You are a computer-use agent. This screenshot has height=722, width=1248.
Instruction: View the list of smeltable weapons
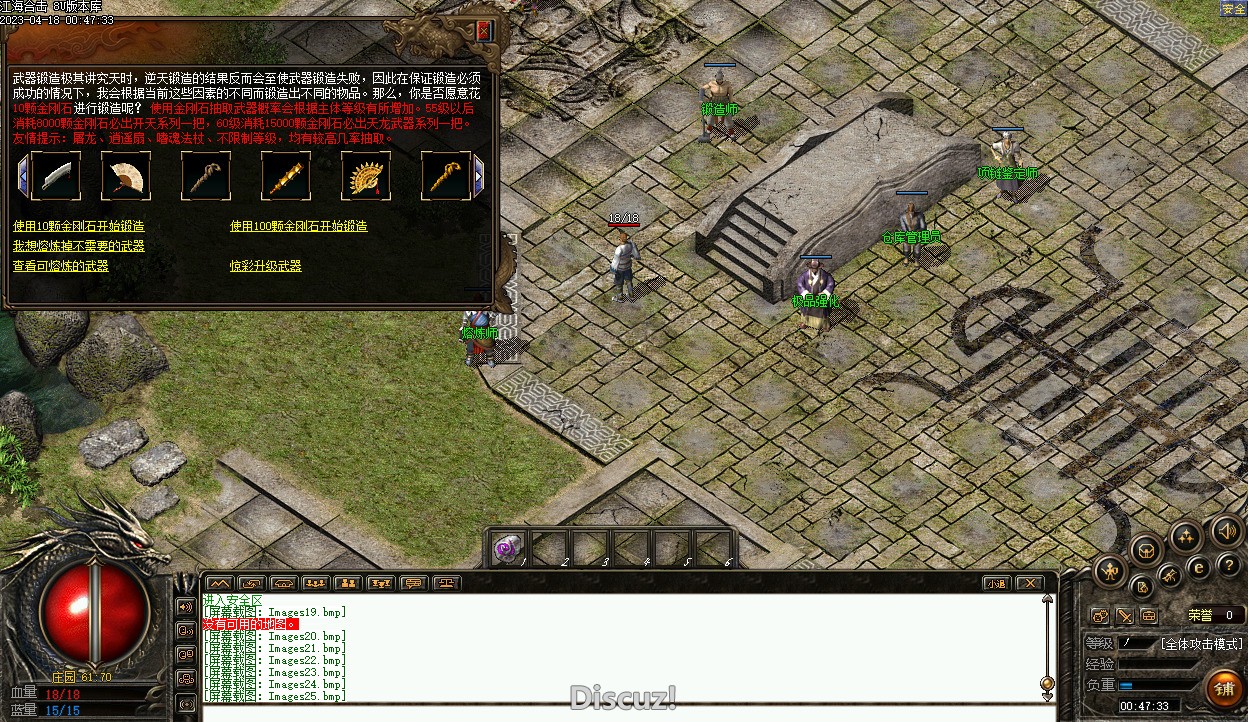pos(60,266)
